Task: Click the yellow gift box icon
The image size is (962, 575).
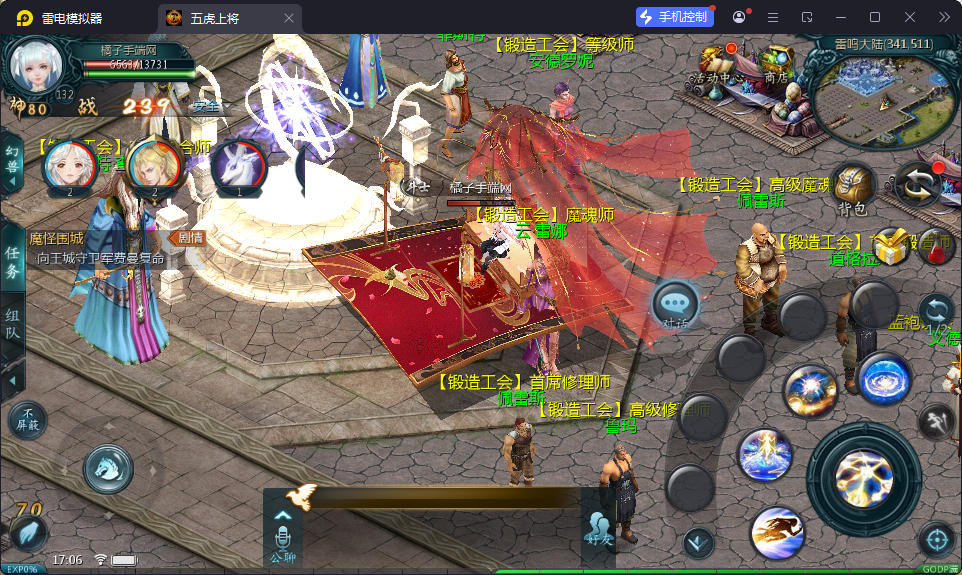Action: pos(889,245)
